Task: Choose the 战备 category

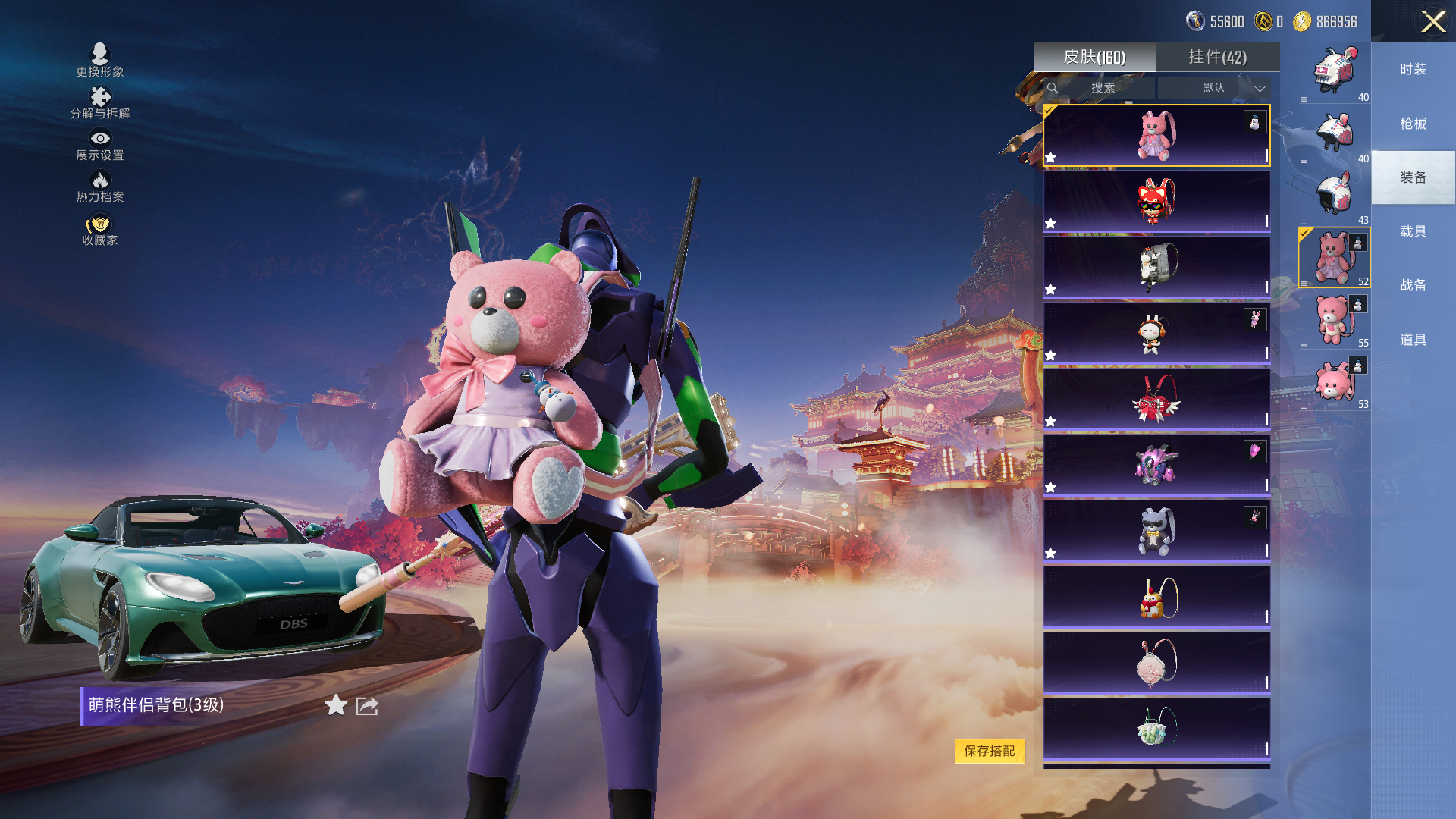Action: click(x=1413, y=285)
